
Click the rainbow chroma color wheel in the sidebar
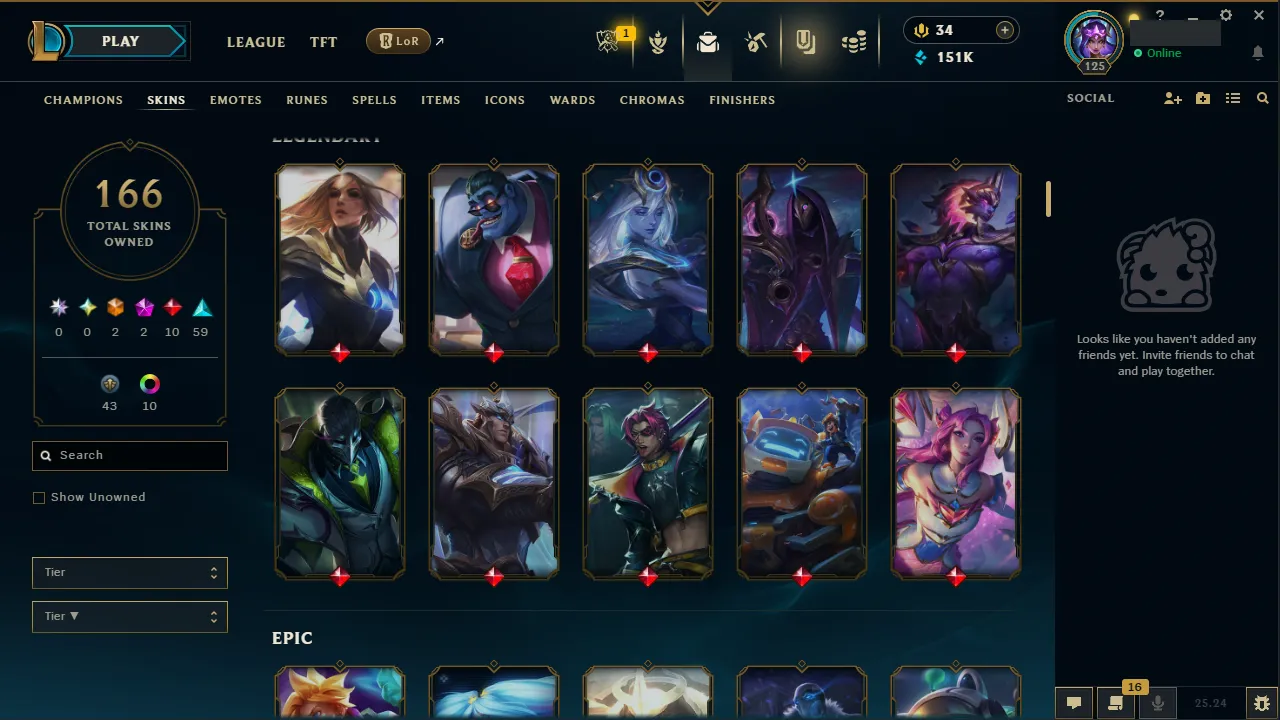[x=149, y=384]
